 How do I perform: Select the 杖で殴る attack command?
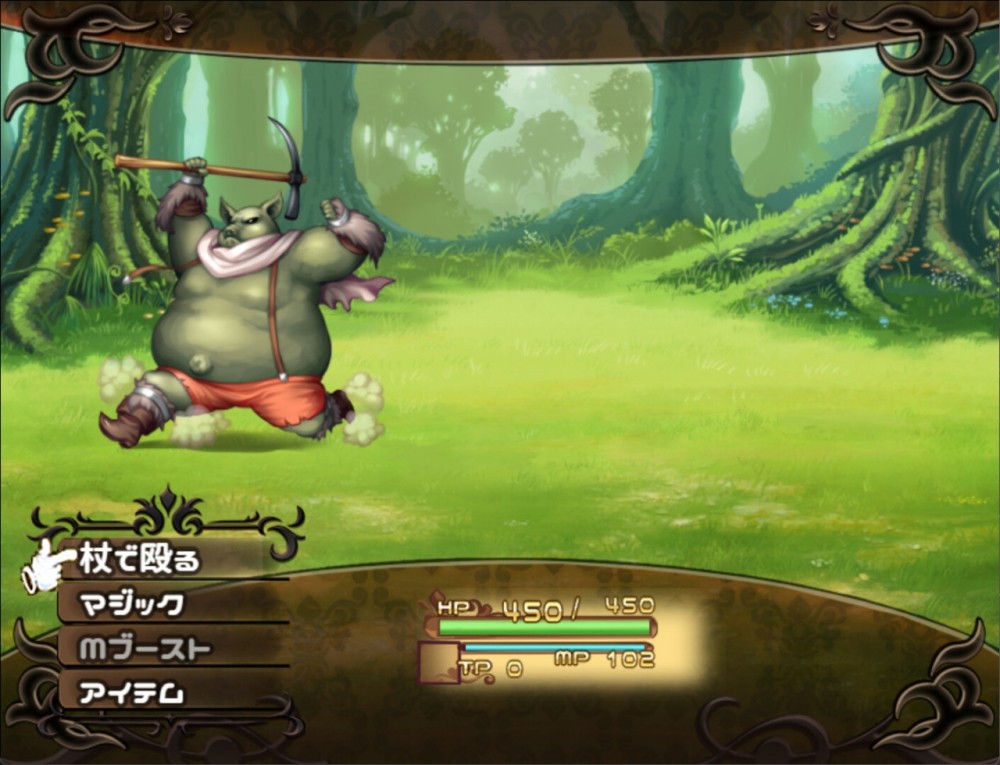[x=140, y=560]
